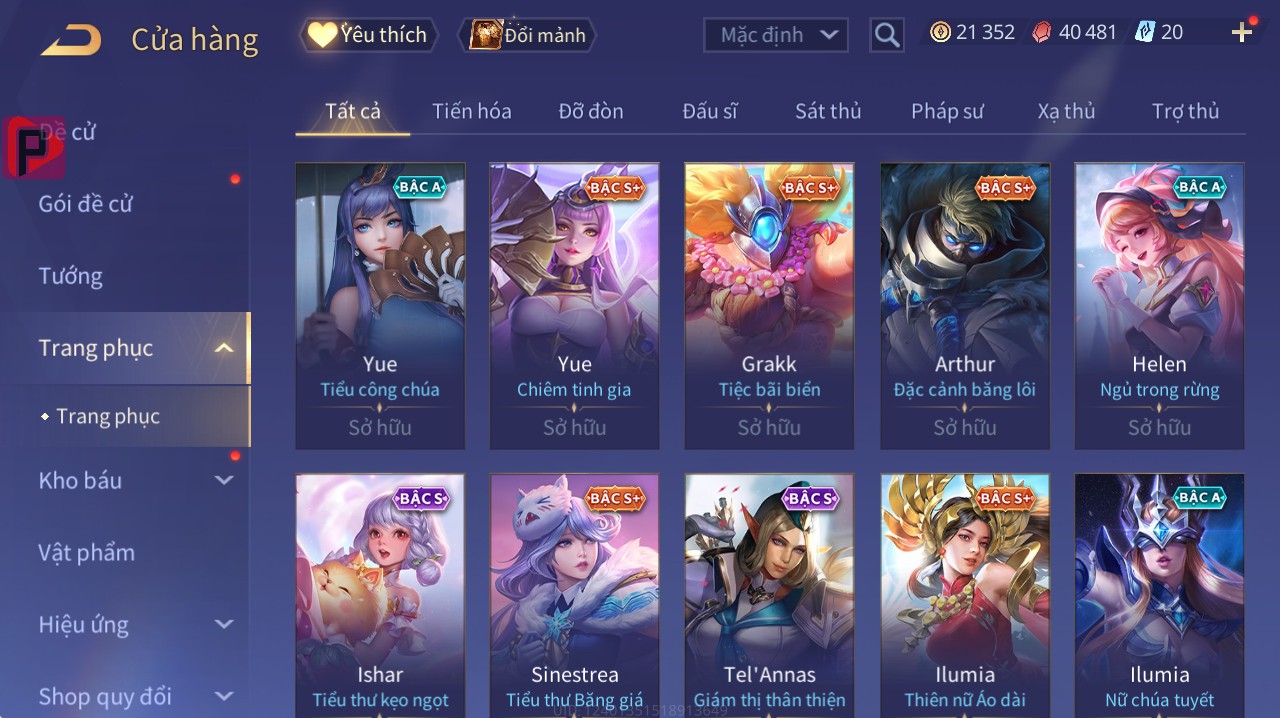
Task: Select Tướng in the side menu
Action: point(71,276)
